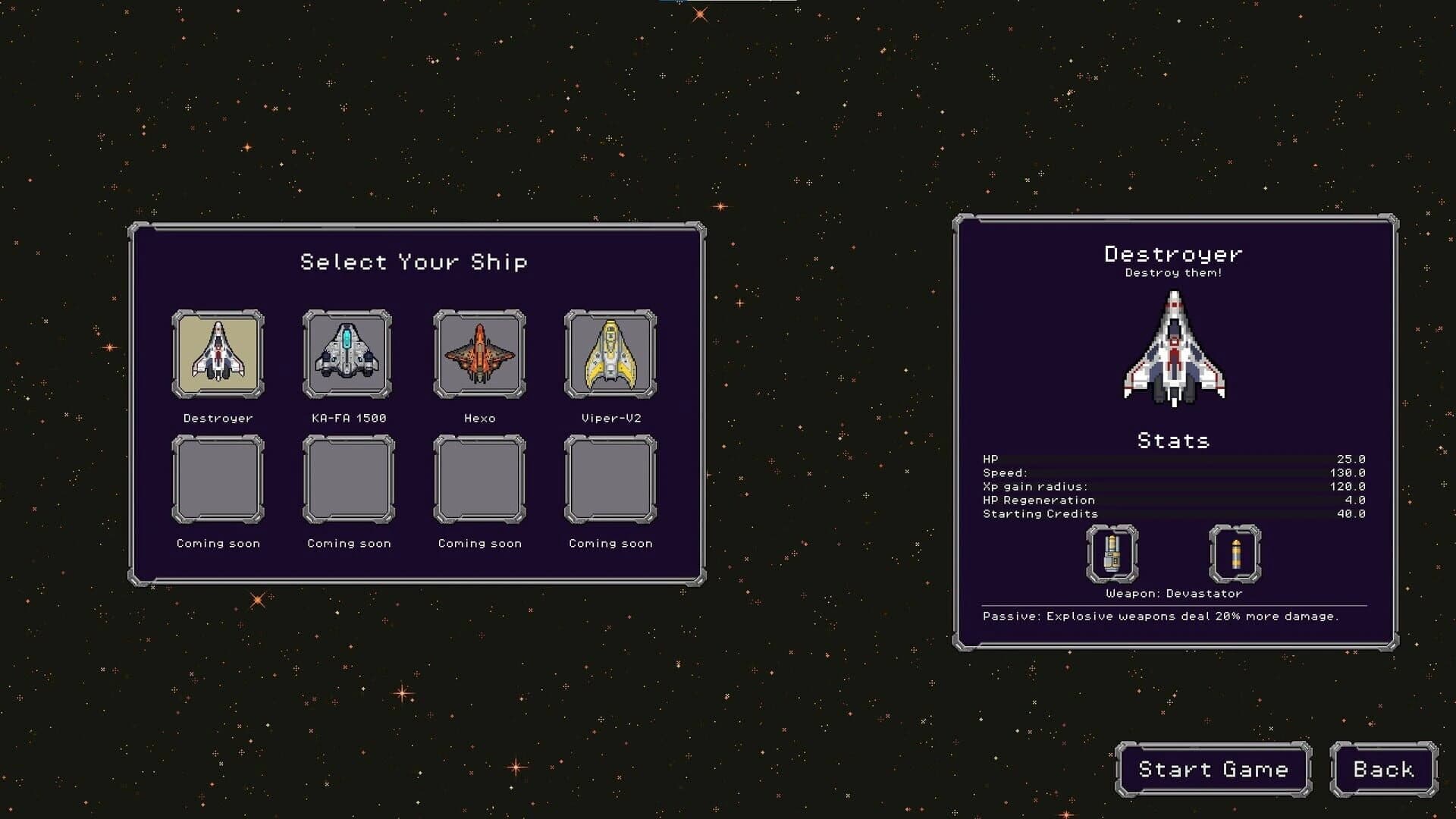Viewport: 1456px width, 819px height.
Task: Pick the Viper-V2 ship icon
Action: point(610,354)
